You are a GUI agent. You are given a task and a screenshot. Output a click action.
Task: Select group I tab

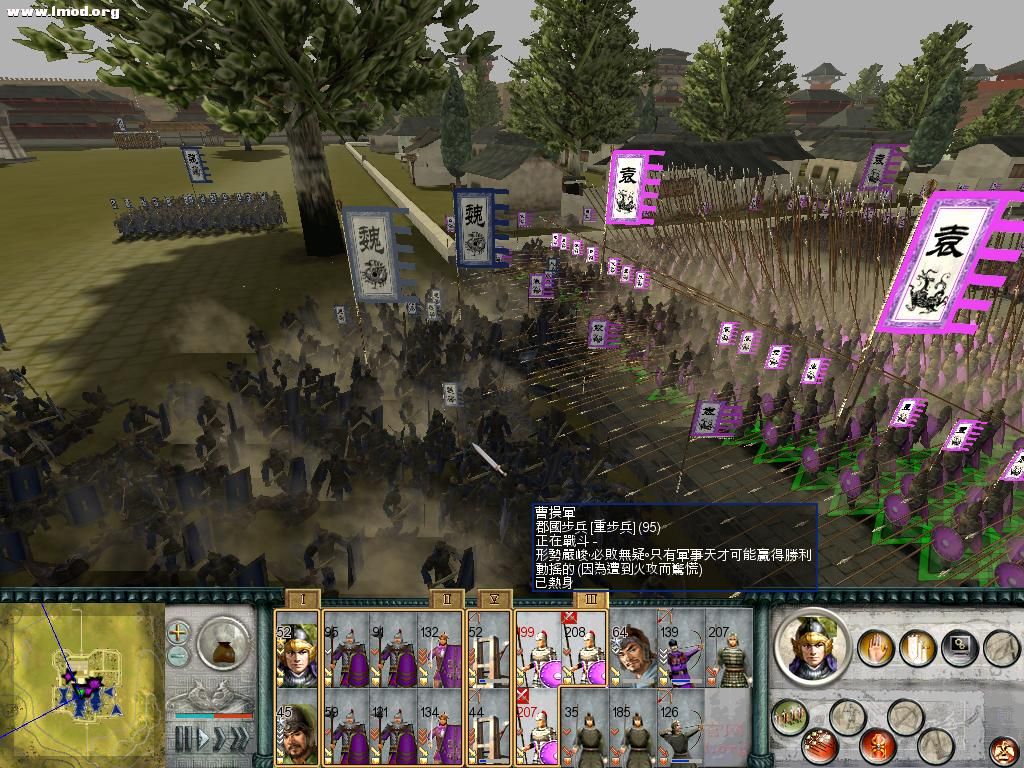[303, 600]
